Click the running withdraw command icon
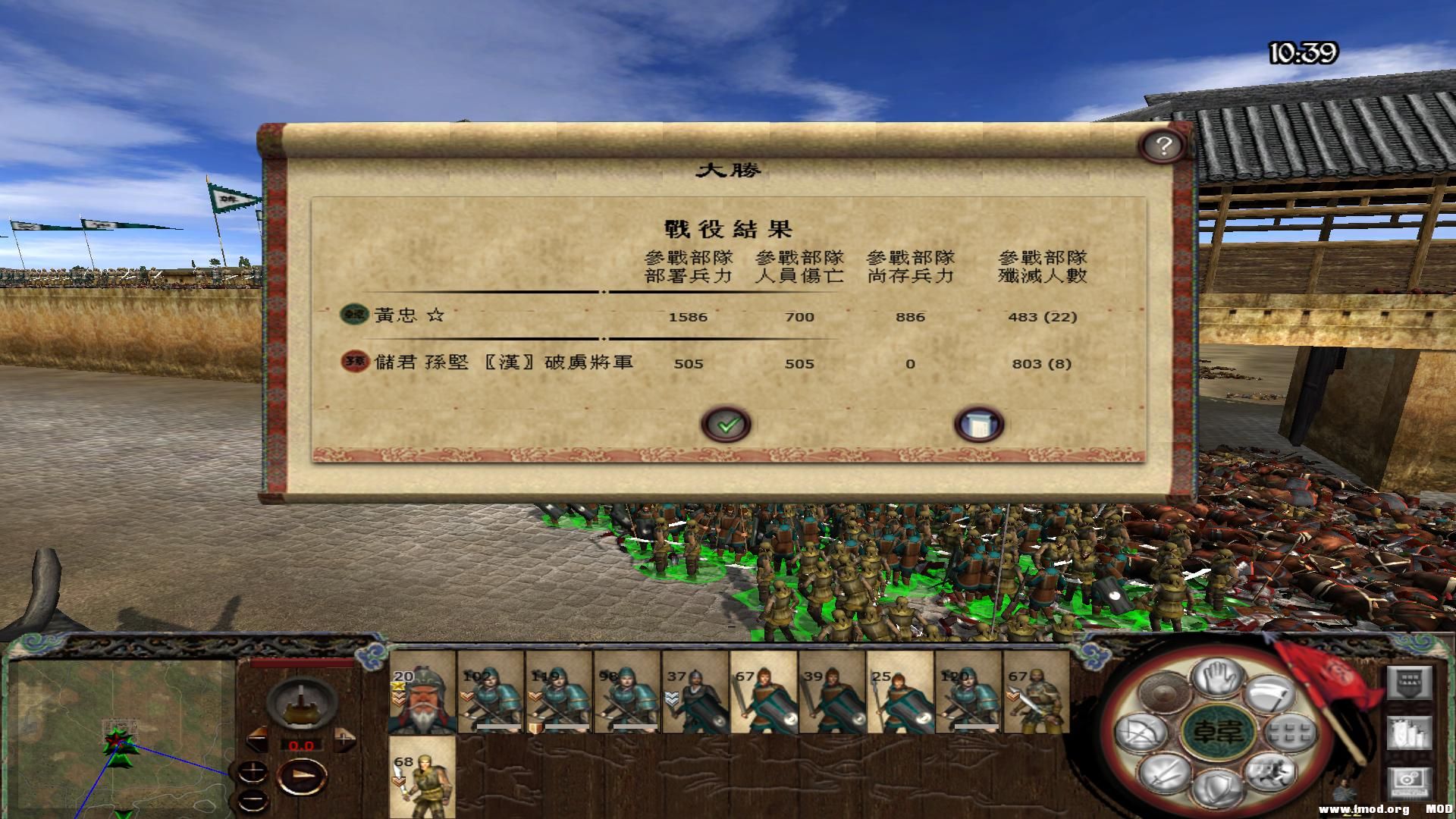This screenshot has width=1456, height=819. click(1272, 775)
